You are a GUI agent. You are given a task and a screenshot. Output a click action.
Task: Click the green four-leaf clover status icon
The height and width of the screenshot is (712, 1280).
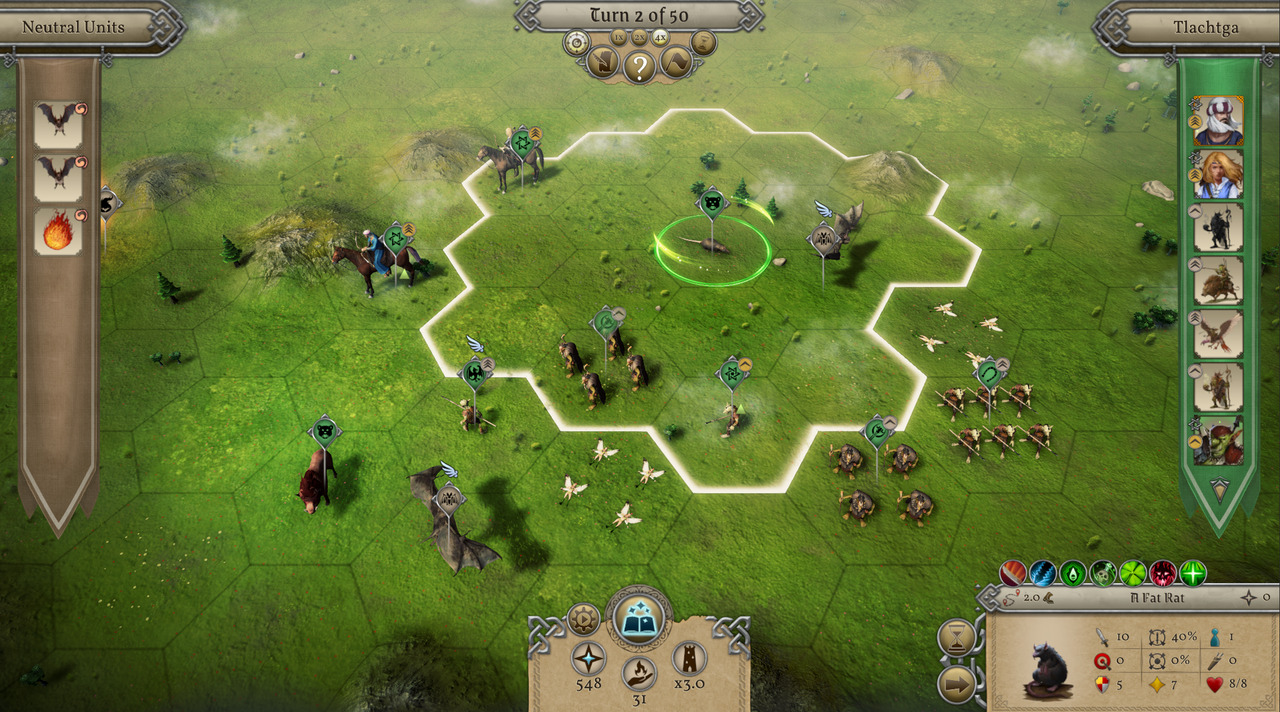(x=1133, y=573)
